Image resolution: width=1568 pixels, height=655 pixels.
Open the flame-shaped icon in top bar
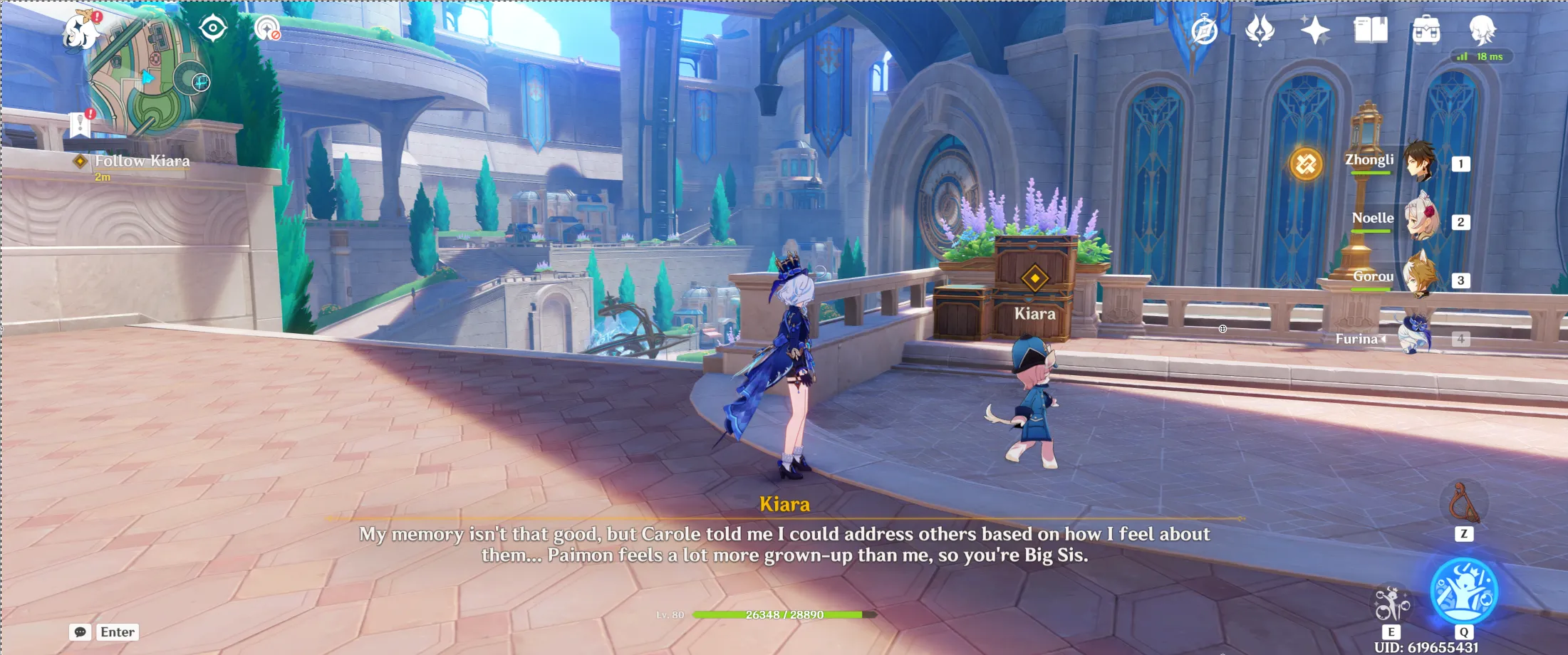pos(1260,31)
